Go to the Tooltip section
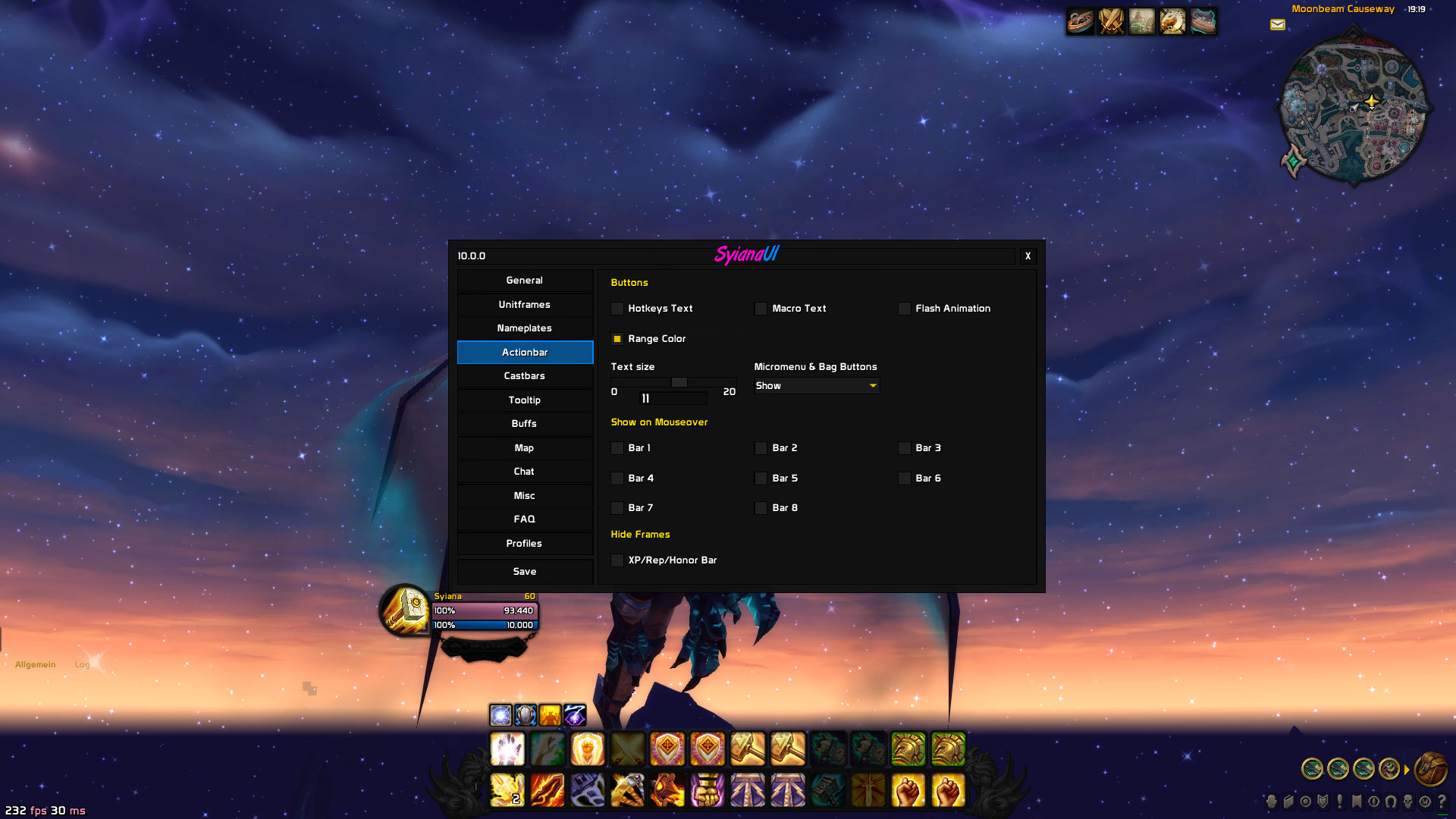1456x819 pixels. pyautogui.click(x=525, y=400)
